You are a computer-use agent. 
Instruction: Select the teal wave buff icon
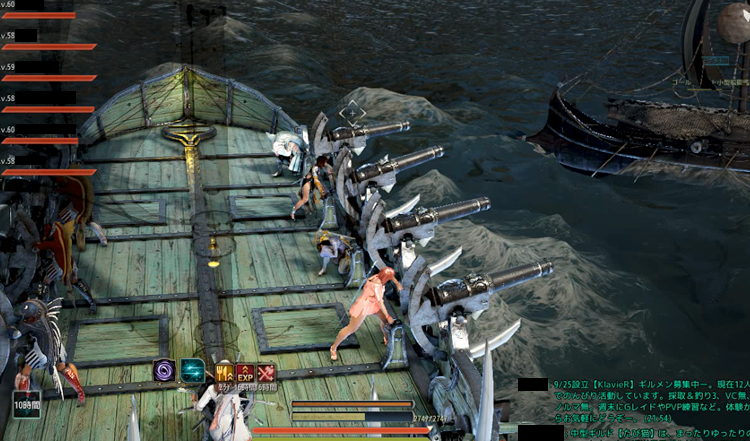pyautogui.click(x=191, y=371)
